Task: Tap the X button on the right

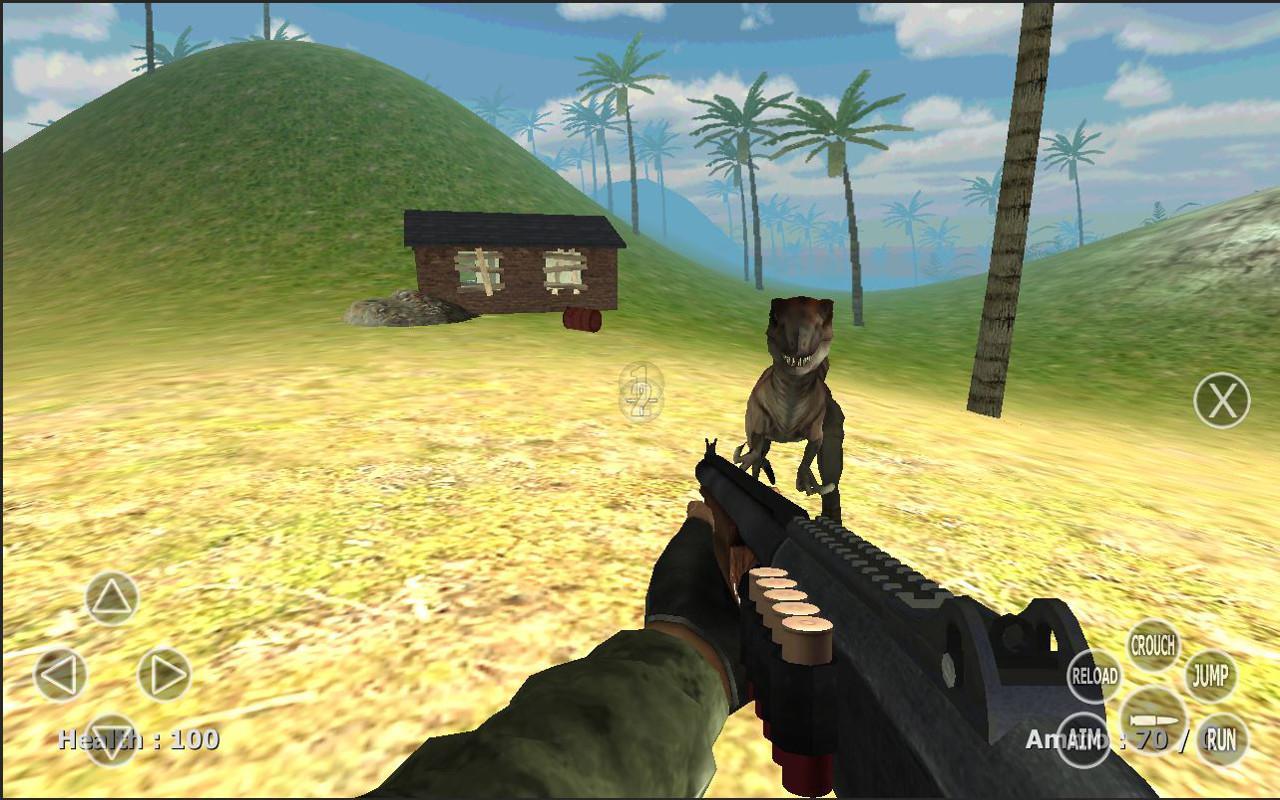Action: click(x=1221, y=401)
